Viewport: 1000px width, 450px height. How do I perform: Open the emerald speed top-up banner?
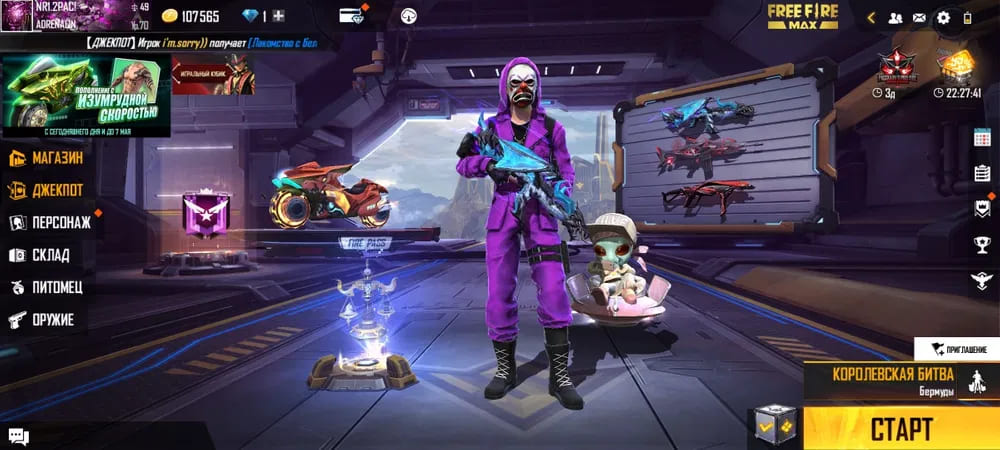pos(86,96)
